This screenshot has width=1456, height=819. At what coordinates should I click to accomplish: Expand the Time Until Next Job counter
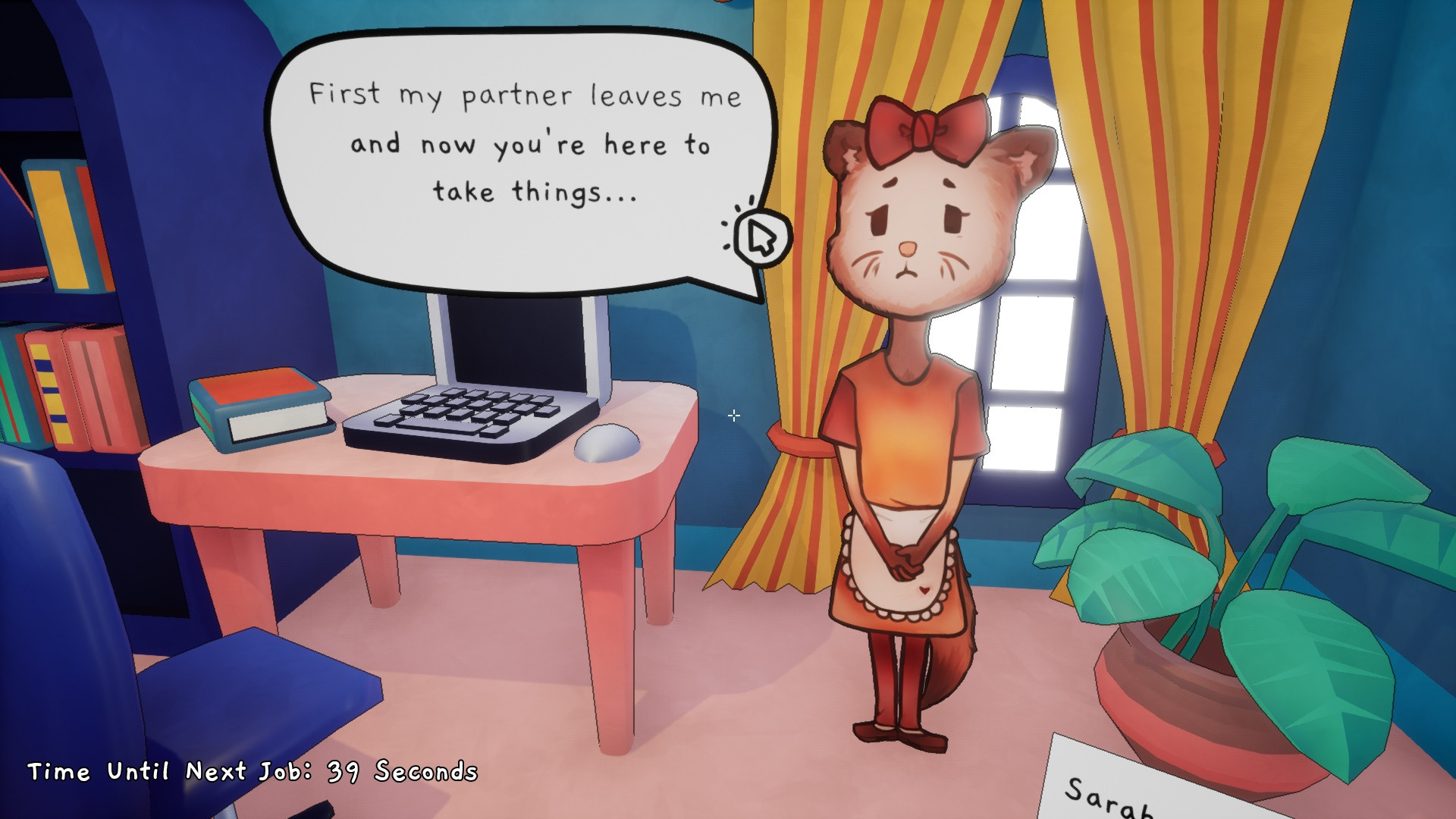pos(250,773)
